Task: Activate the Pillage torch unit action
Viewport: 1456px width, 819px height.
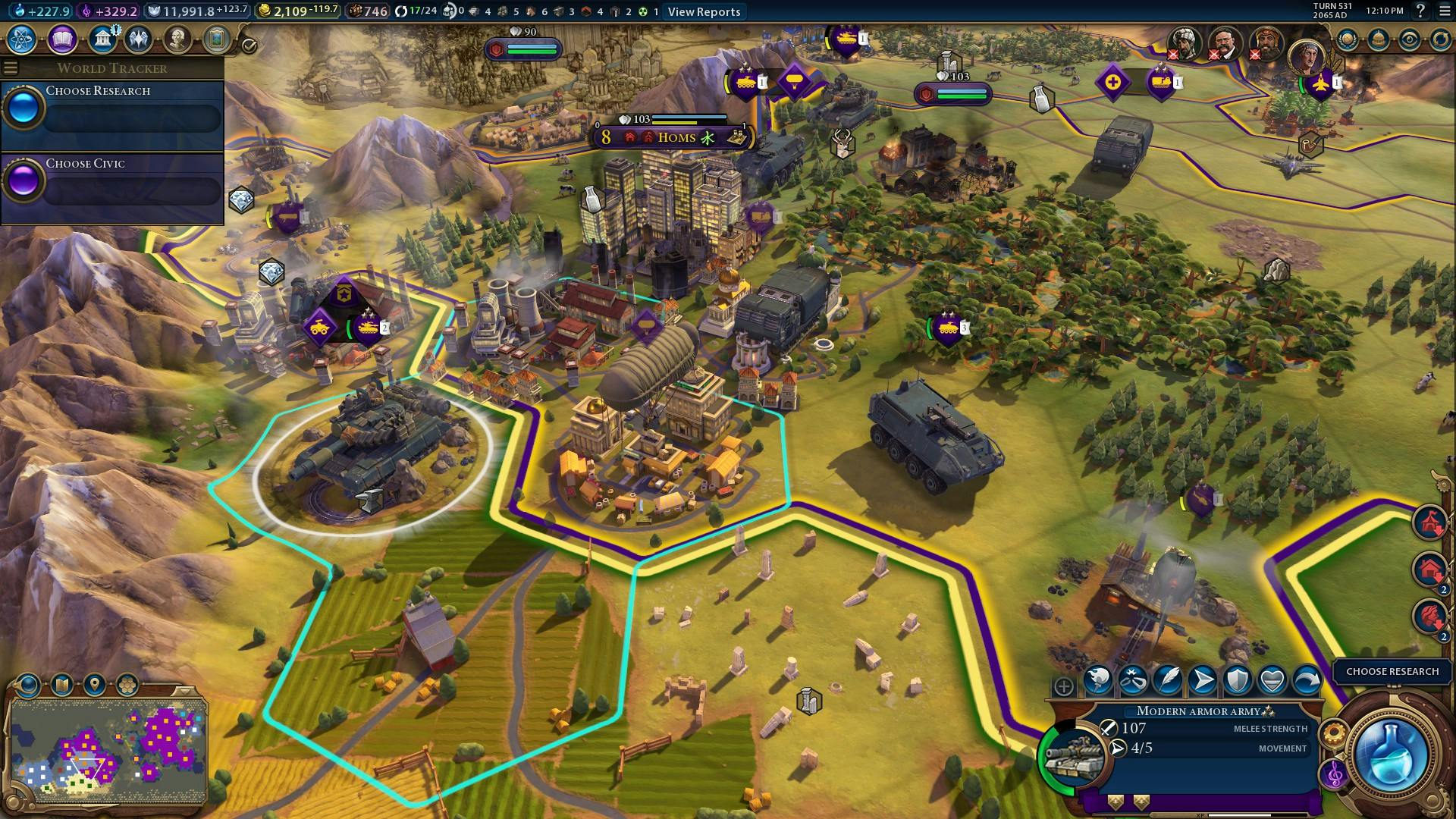Action: tap(1097, 680)
